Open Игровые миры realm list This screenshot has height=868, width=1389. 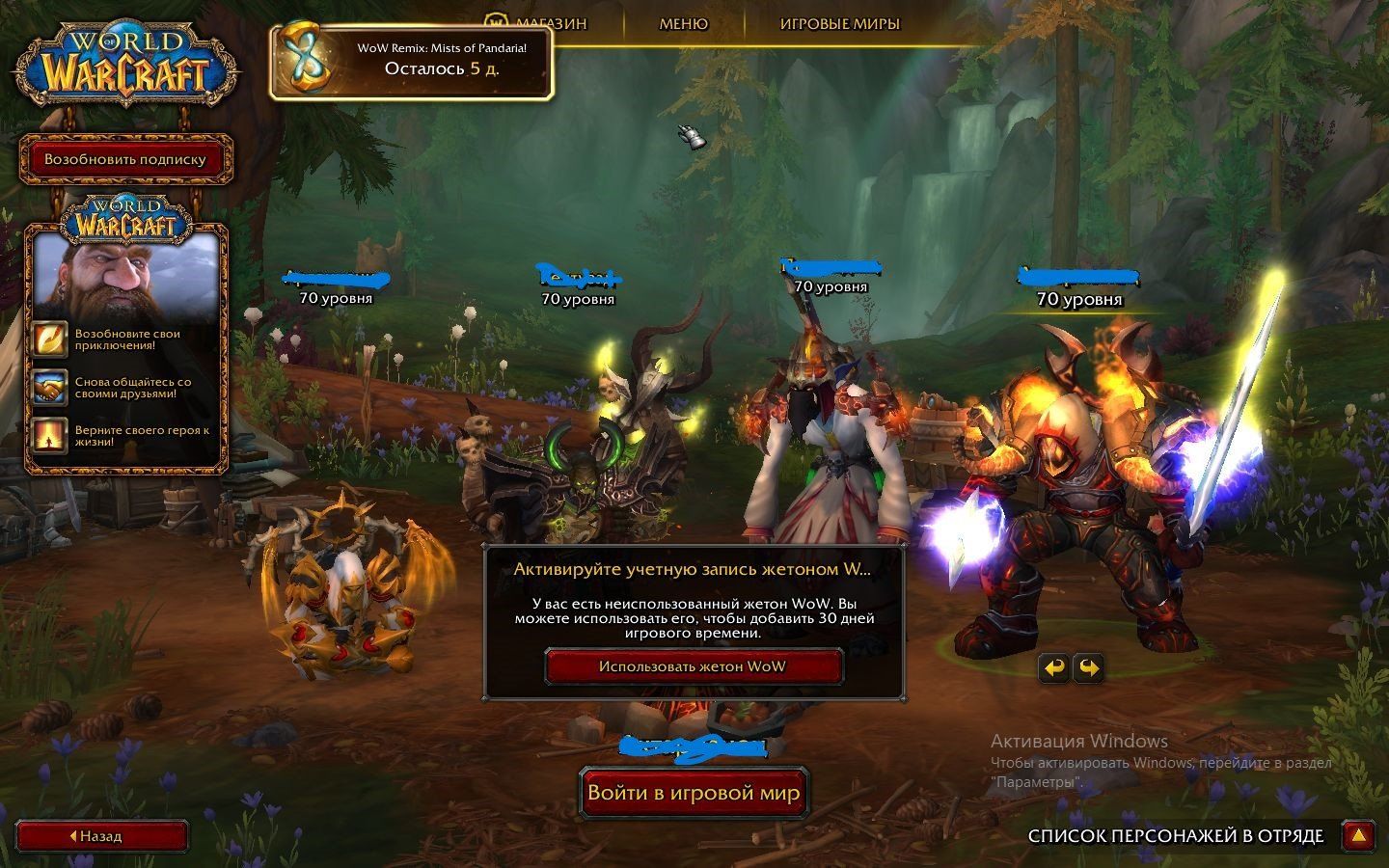pyautogui.click(x=839, y=24)
